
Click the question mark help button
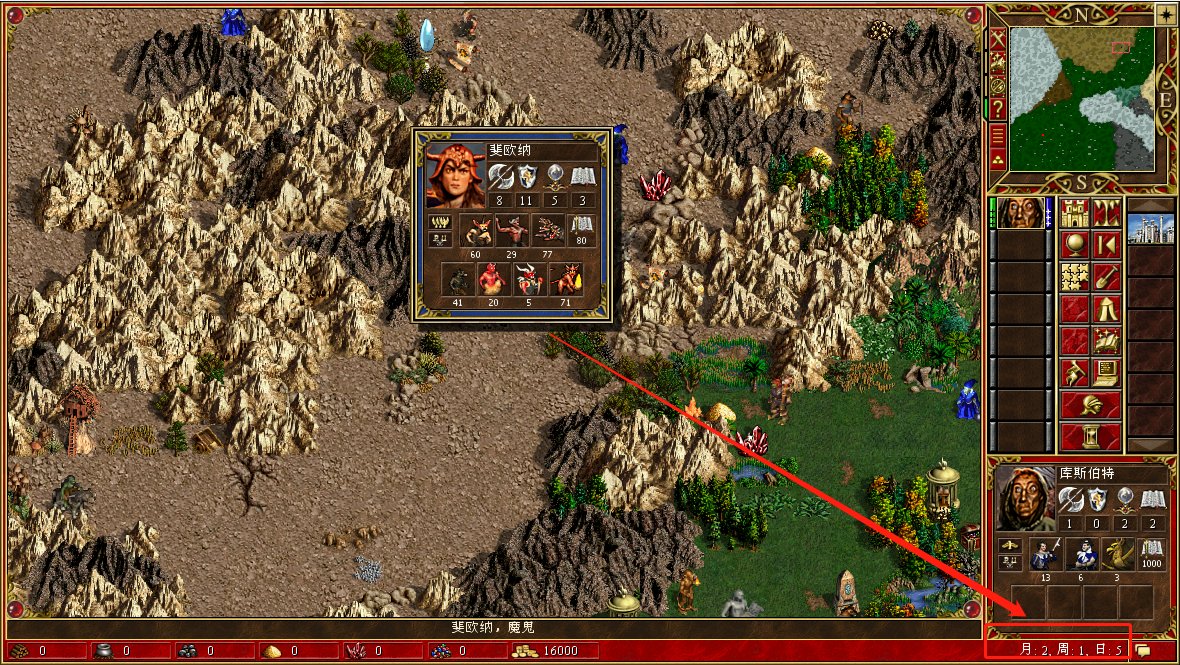pyautogui.click(x=998, y=108)
